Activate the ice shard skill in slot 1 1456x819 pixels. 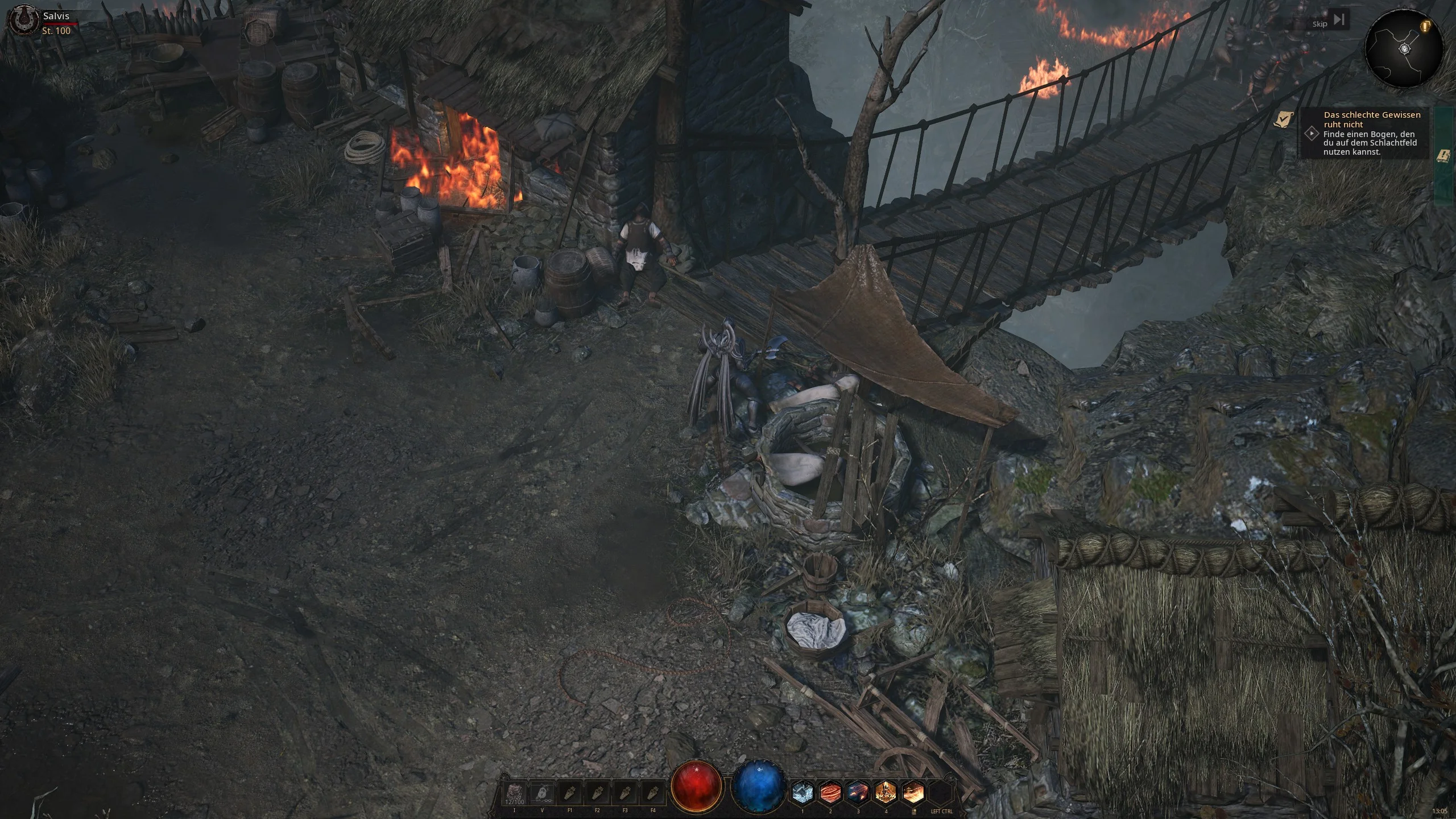coord(803,792)
